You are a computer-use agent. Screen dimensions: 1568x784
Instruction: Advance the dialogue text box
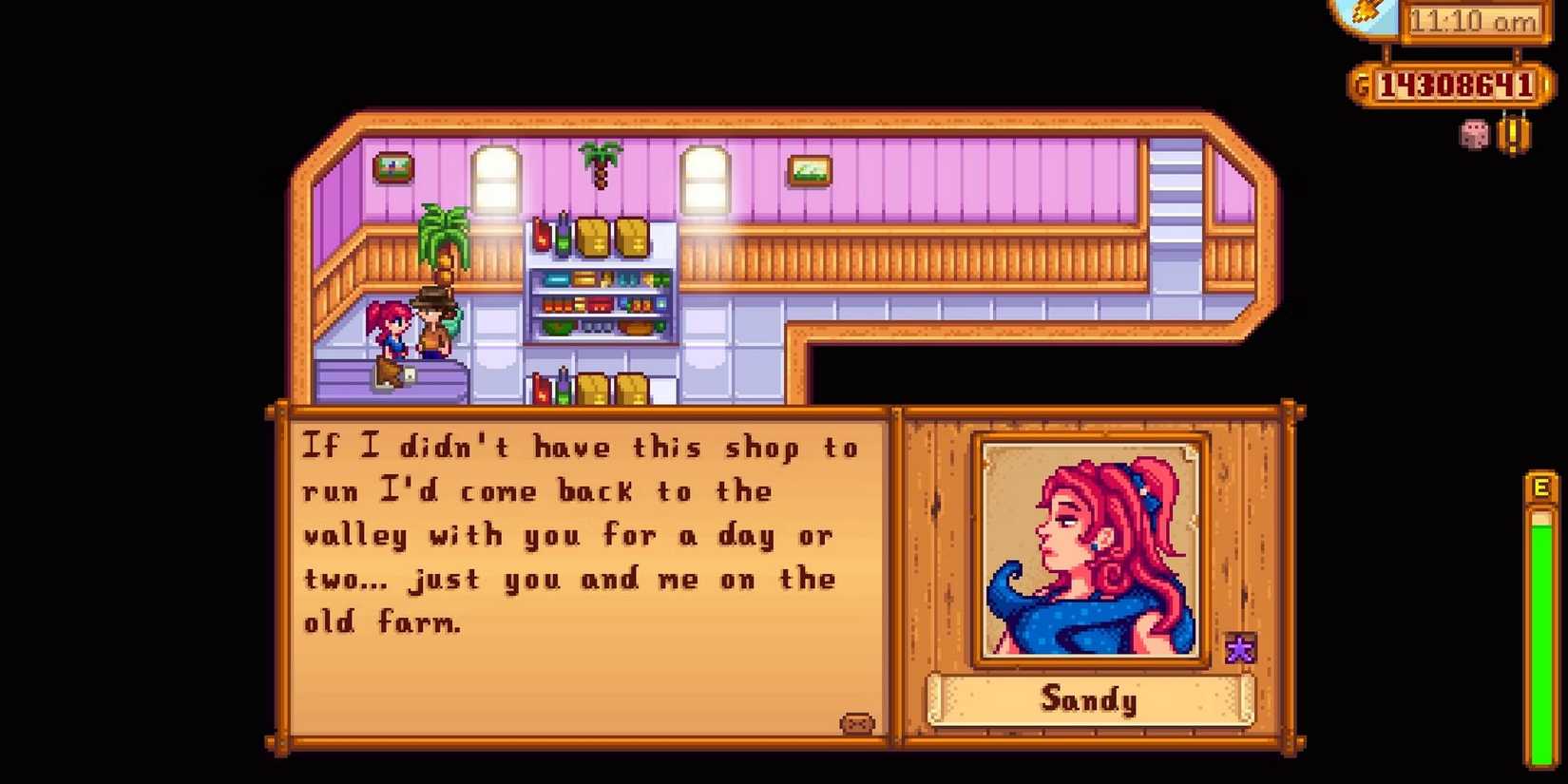click(x=580, y=570)
